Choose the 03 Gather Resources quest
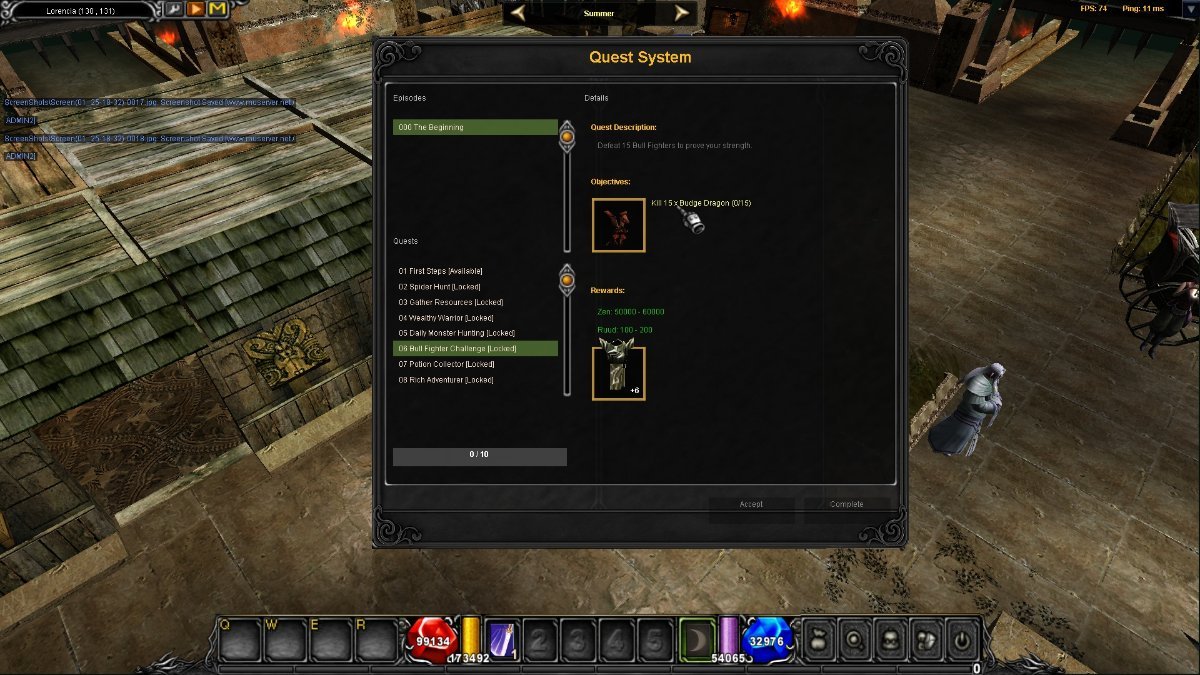The image size is (1200, 675). [450, 302]
